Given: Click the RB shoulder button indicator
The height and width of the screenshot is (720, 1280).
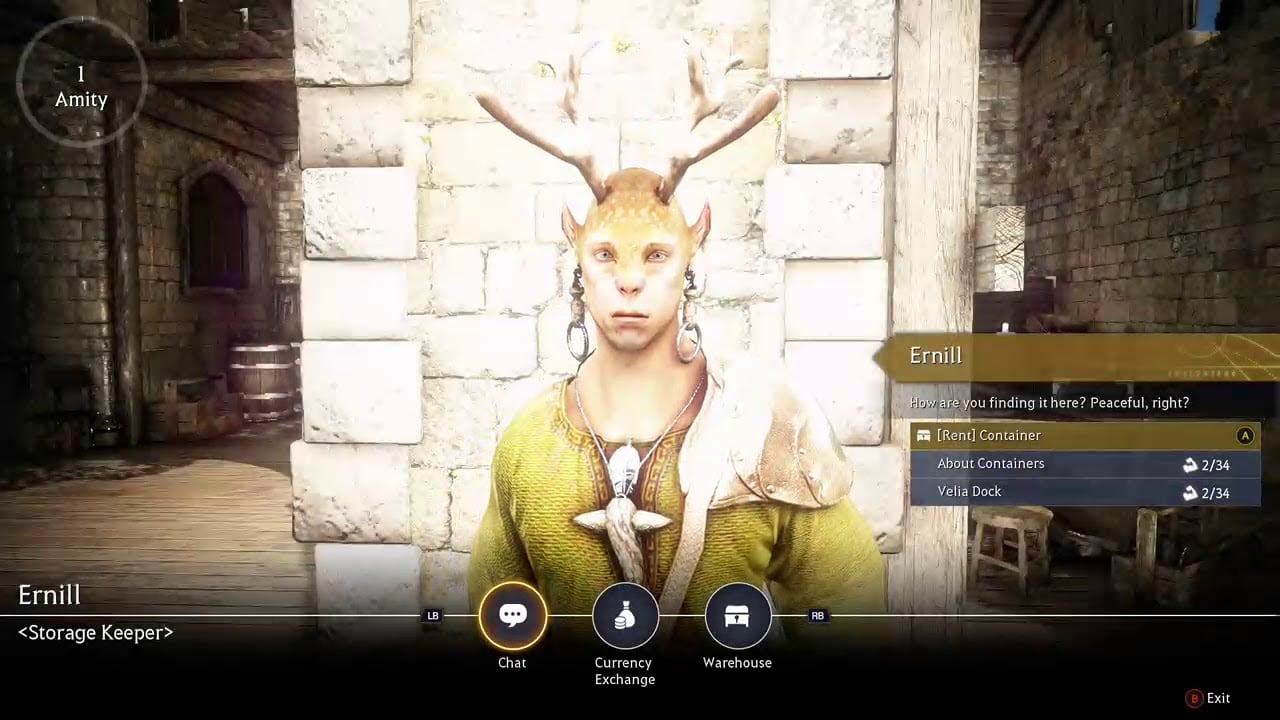Looking at the screenshot, I should [817, 616].
